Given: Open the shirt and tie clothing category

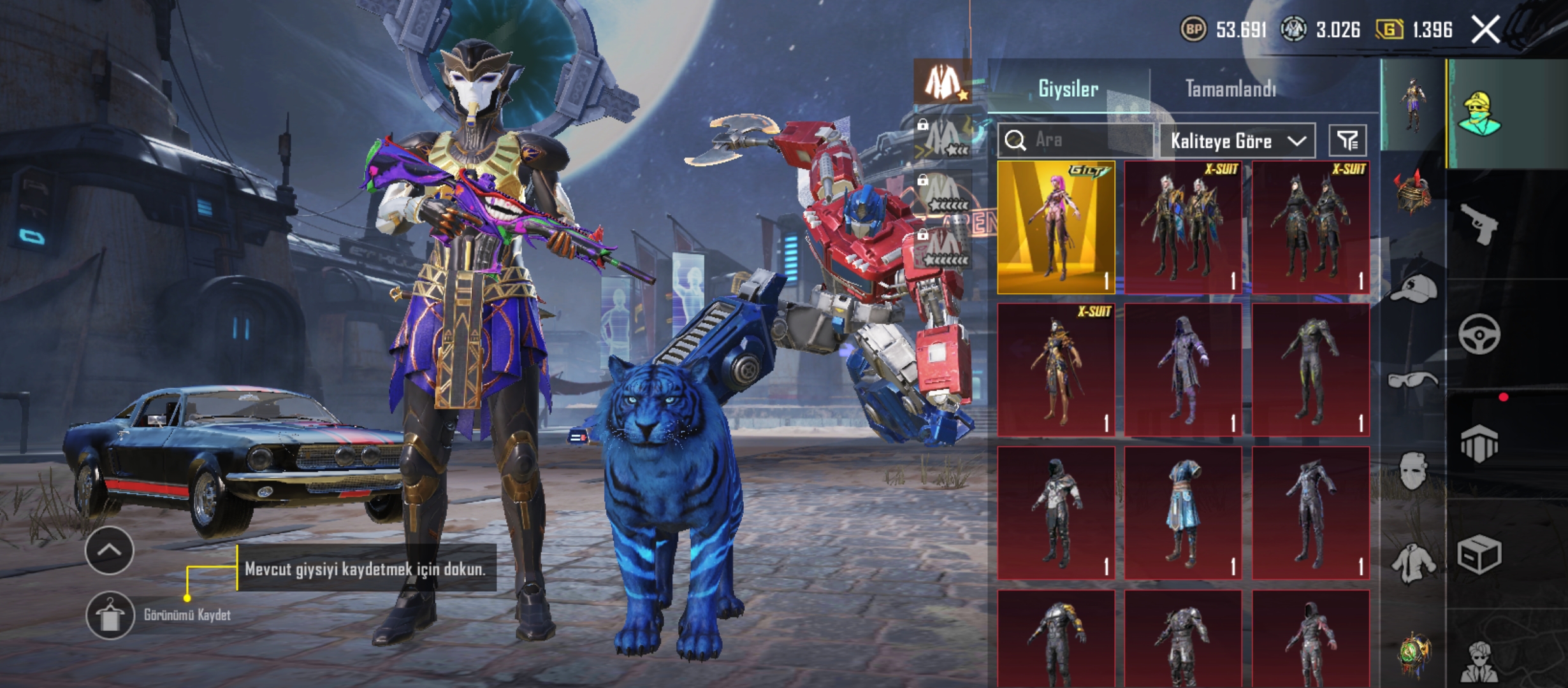Looking at the screenshot, I should 1413,564.
